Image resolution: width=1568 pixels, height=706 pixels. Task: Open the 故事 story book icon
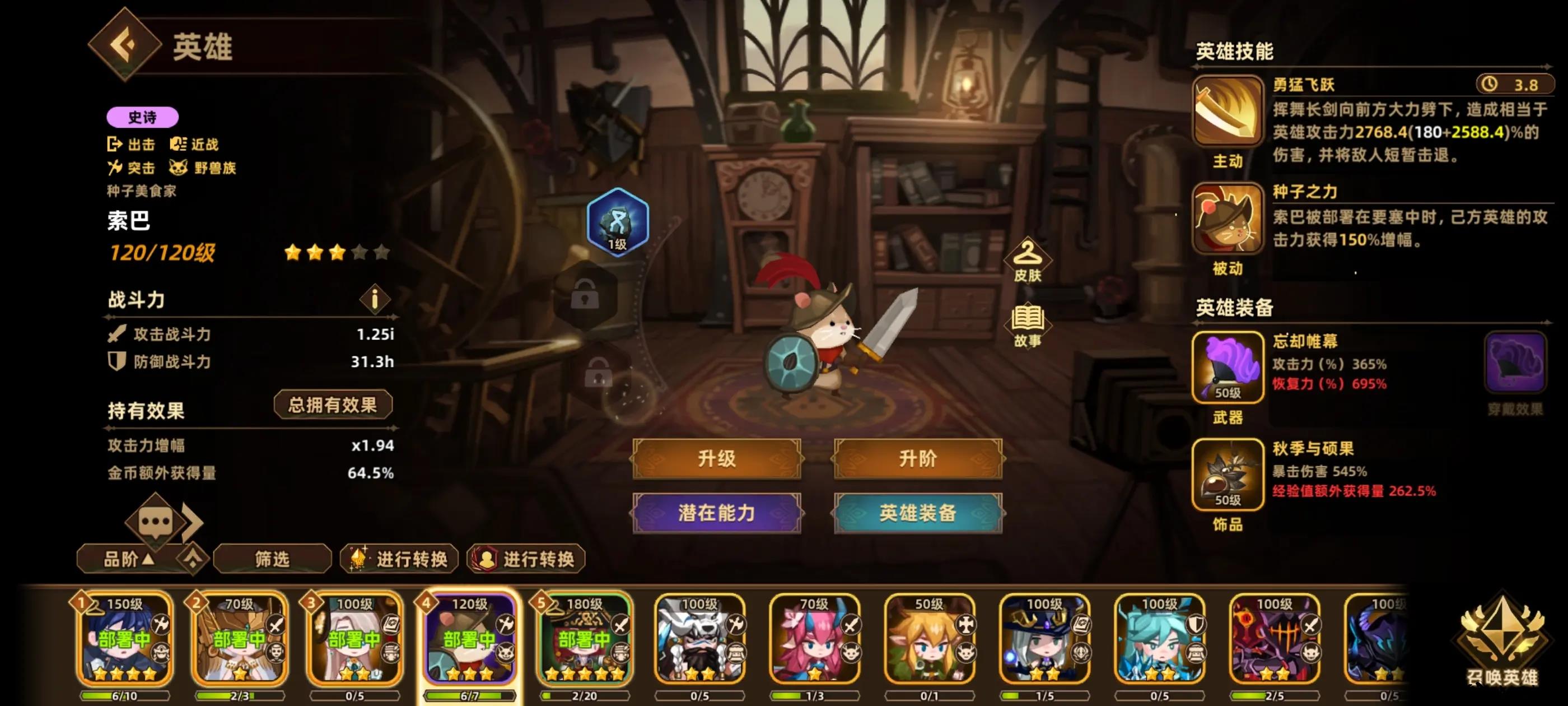(x=1028, y=324)
